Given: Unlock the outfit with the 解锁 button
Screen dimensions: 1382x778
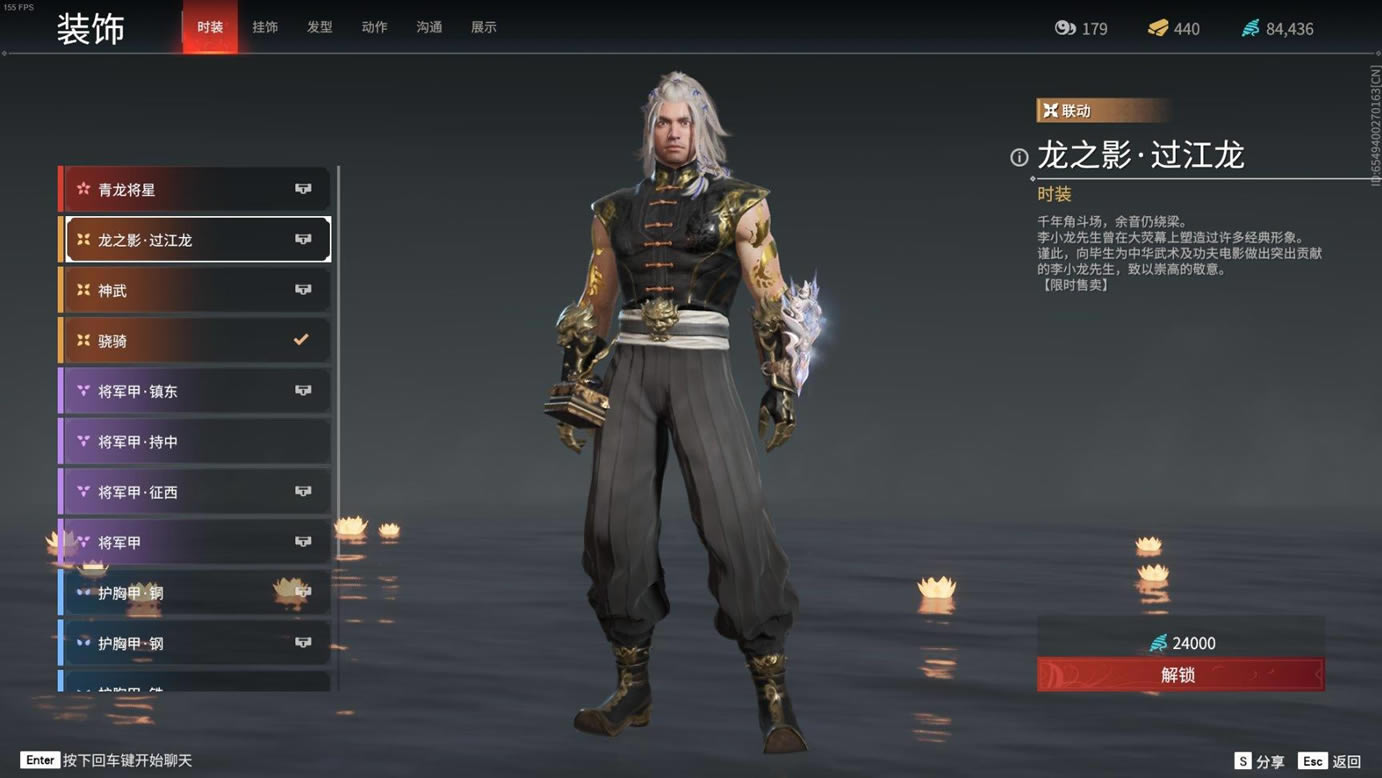Looking at the screenshot, I should 1180,675.
